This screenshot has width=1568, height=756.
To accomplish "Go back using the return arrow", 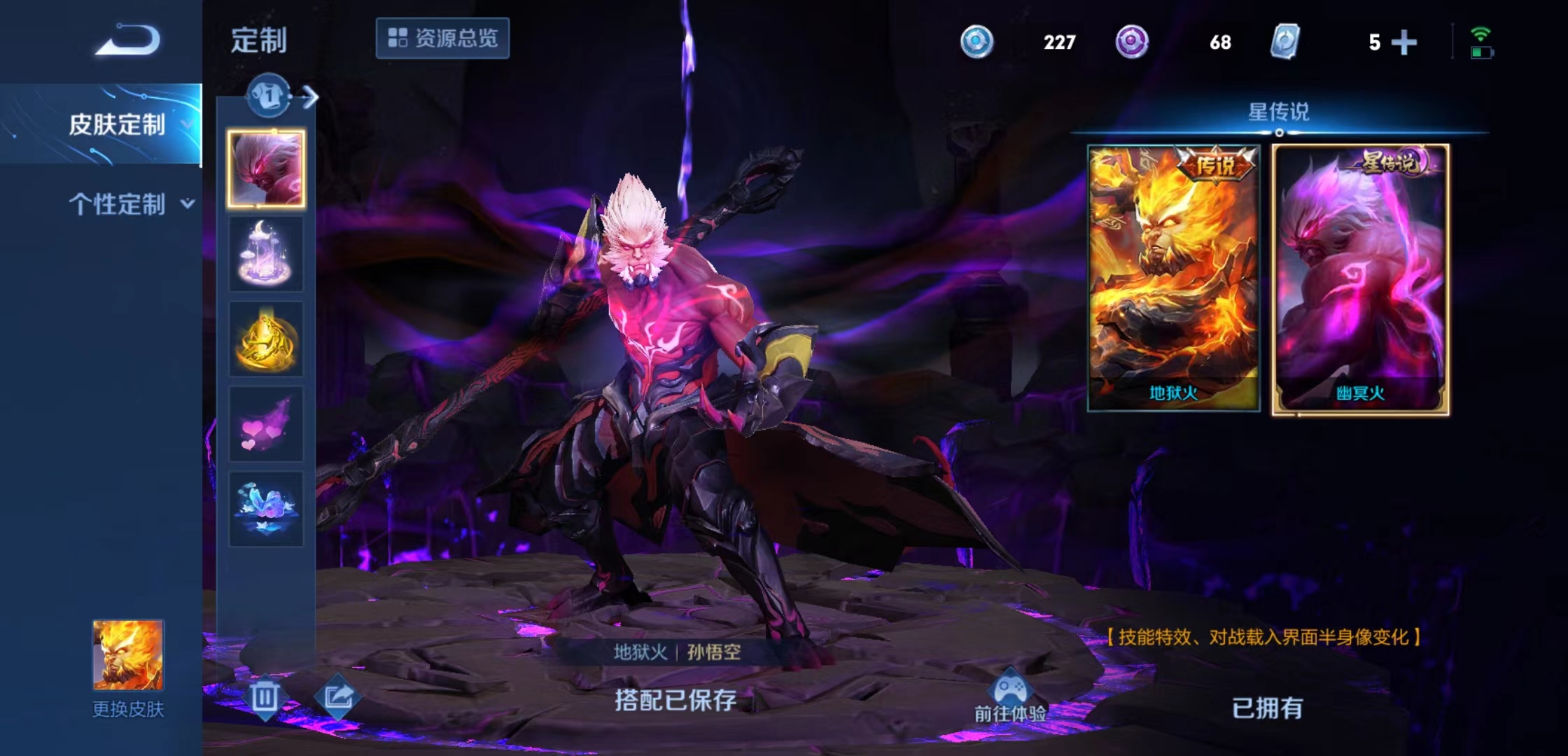I will click(128, 40).
